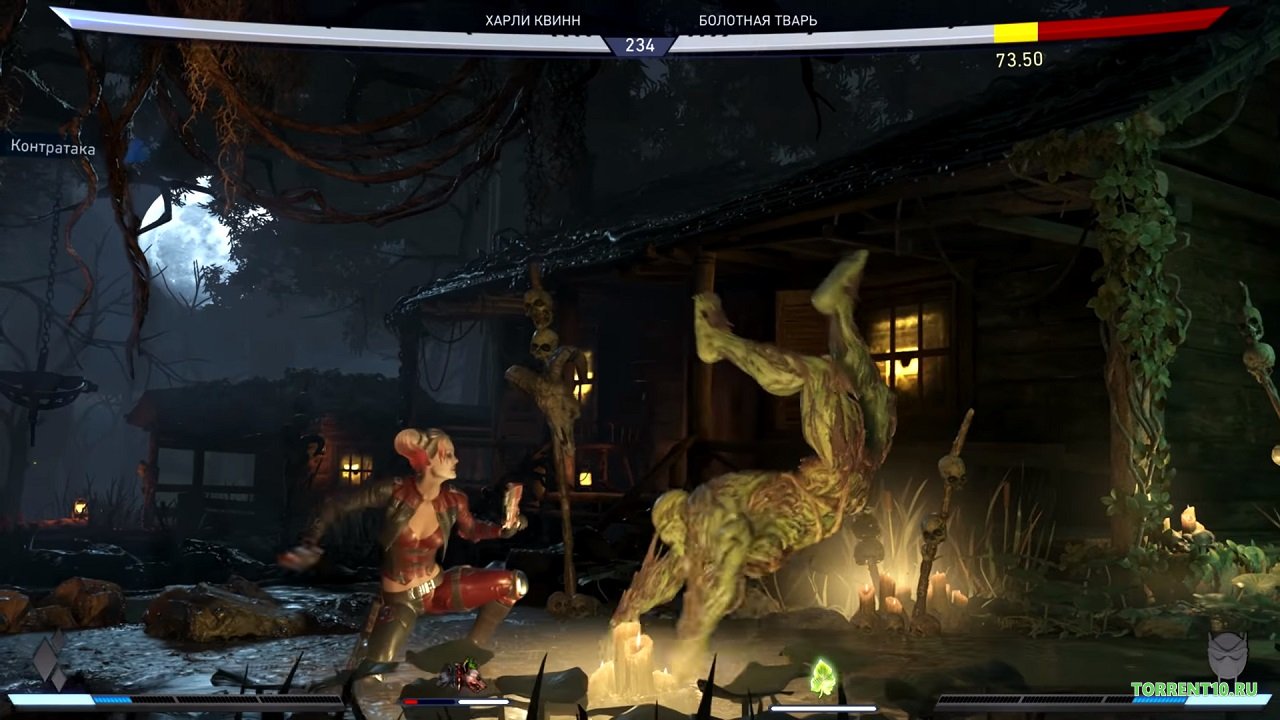Image resolution: width=1280 pixels, height=720 pixels.
Task: Click Swamp Thing's grey face emblem
Action: pos(1227,656)
